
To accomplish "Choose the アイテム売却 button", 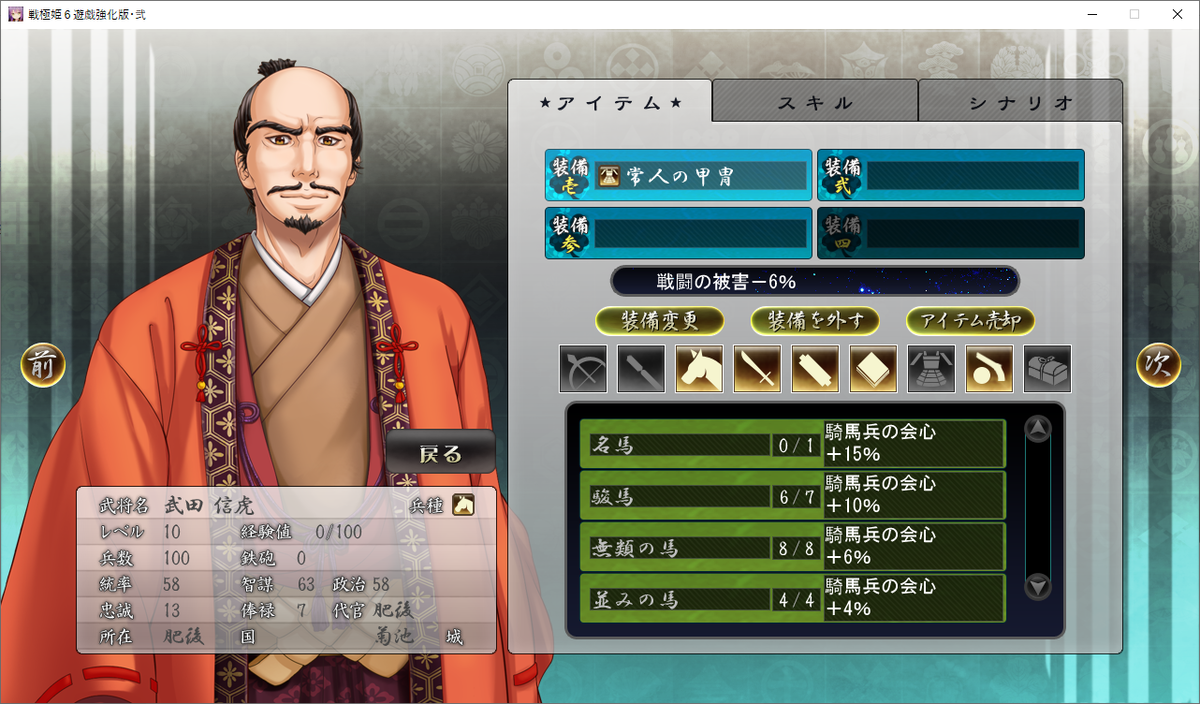I will [x=970, y=321].
